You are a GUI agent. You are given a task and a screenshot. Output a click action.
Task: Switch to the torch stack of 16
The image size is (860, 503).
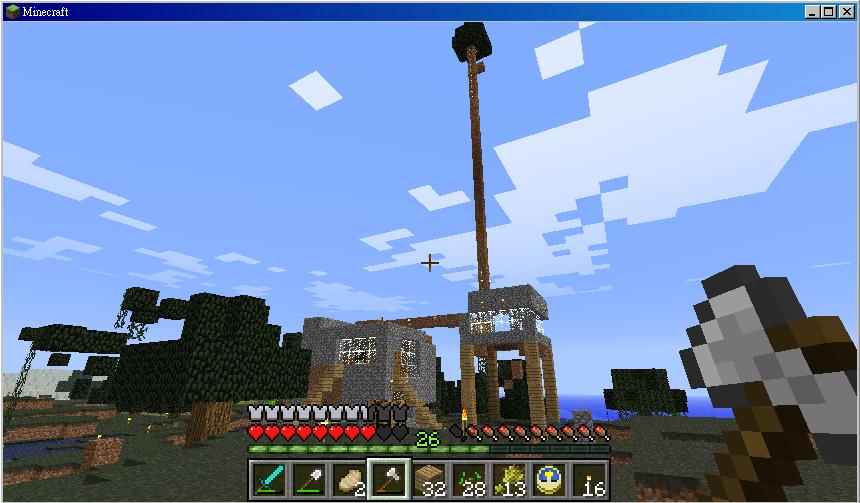click(589, 479)
